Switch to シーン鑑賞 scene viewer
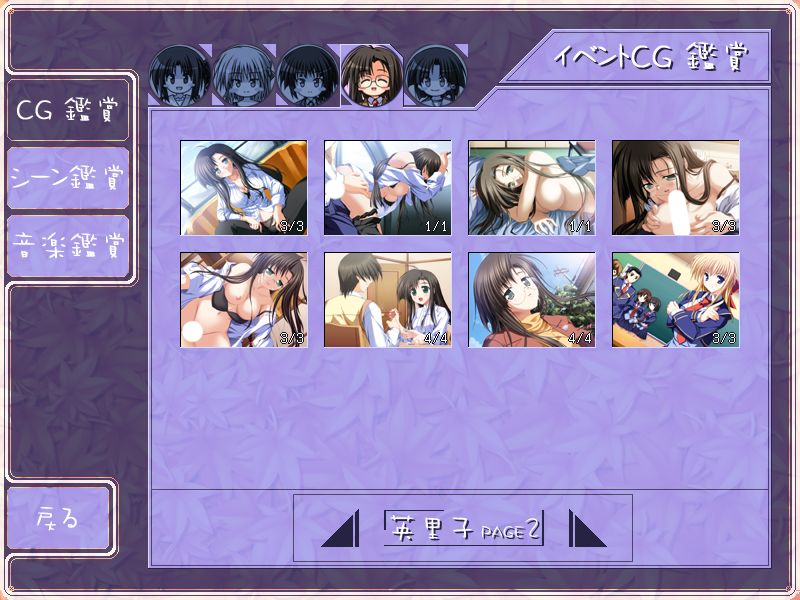800x600 pixels. (67, 178)
